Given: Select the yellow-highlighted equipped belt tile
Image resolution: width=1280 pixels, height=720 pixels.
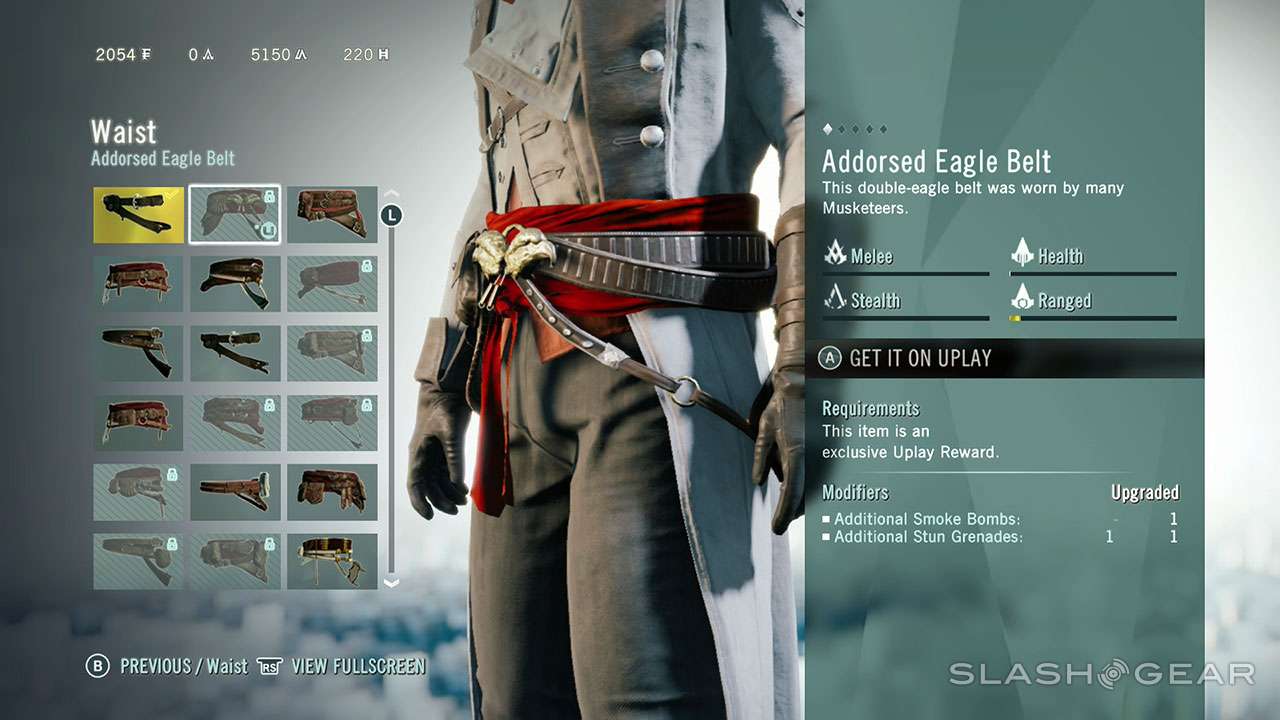Looking at the screenshot, I should (138, 215).
